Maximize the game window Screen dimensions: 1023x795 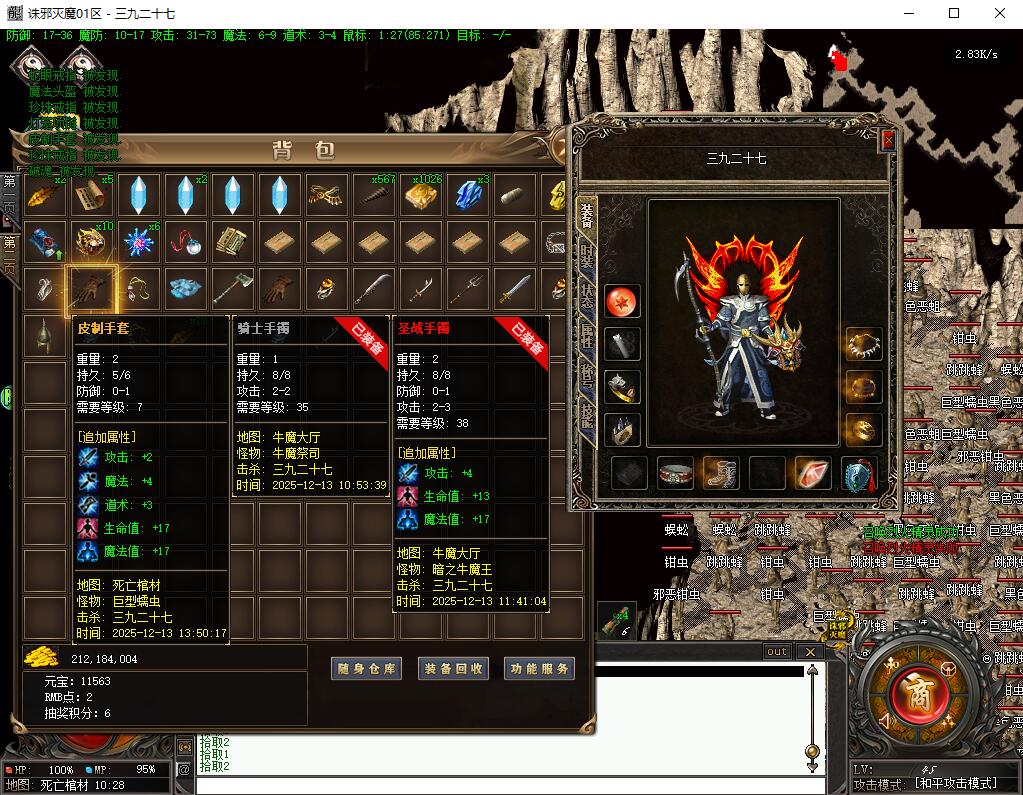pyautogui.click(x=954, y=13)
